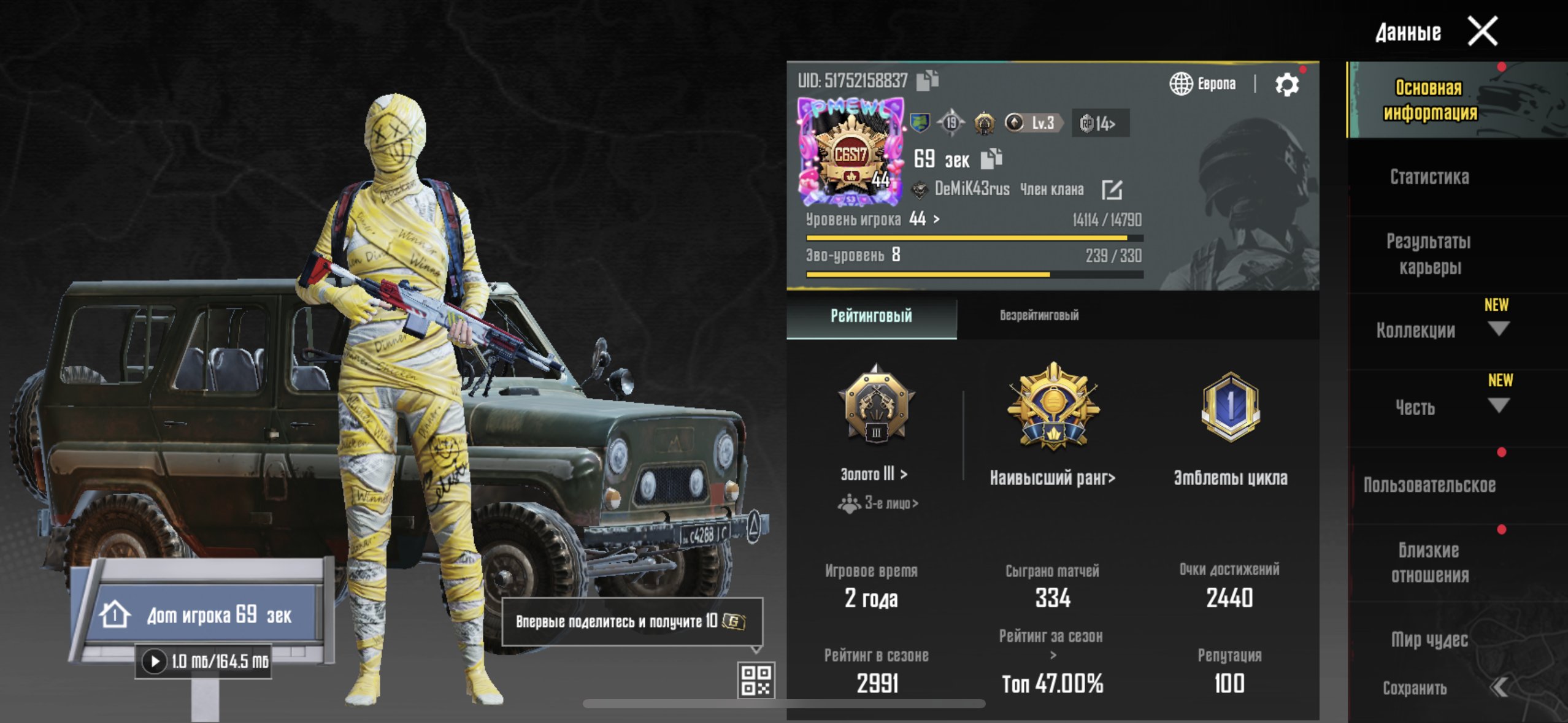Open the QR code share icon
Screen dimensions: 1568x723
click(x=756, y=680)
